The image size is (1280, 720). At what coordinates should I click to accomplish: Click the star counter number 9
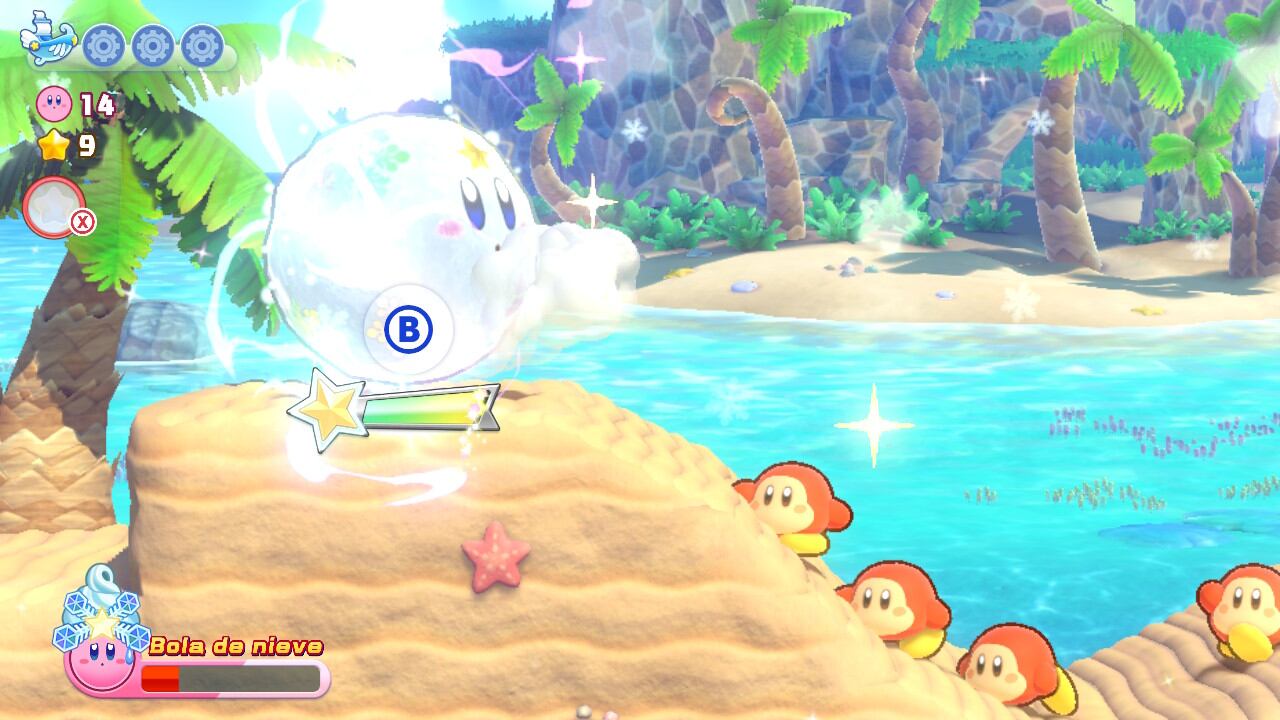point(88,147)
